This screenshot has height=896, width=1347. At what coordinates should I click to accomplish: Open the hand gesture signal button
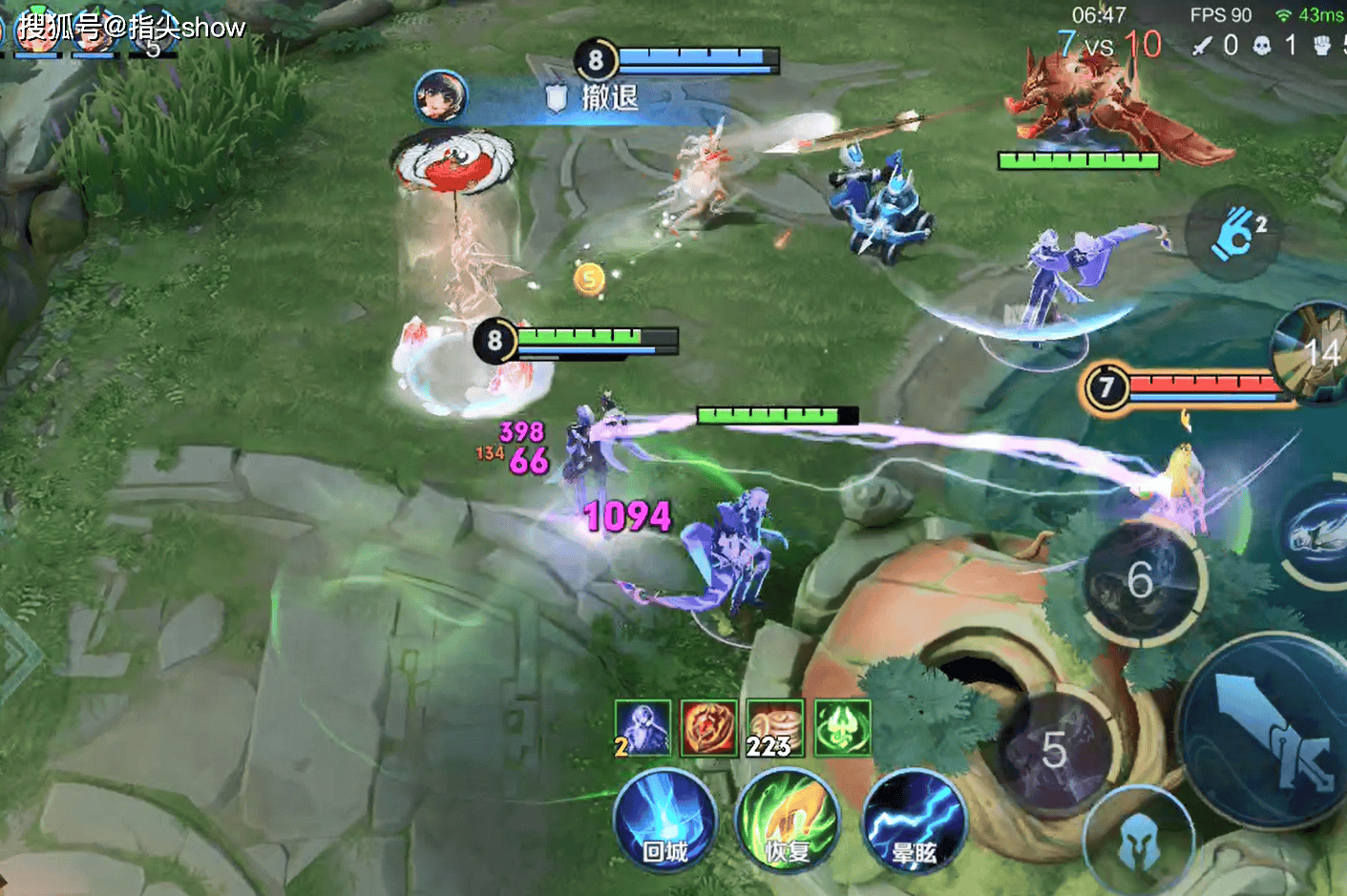[1232, 232]
